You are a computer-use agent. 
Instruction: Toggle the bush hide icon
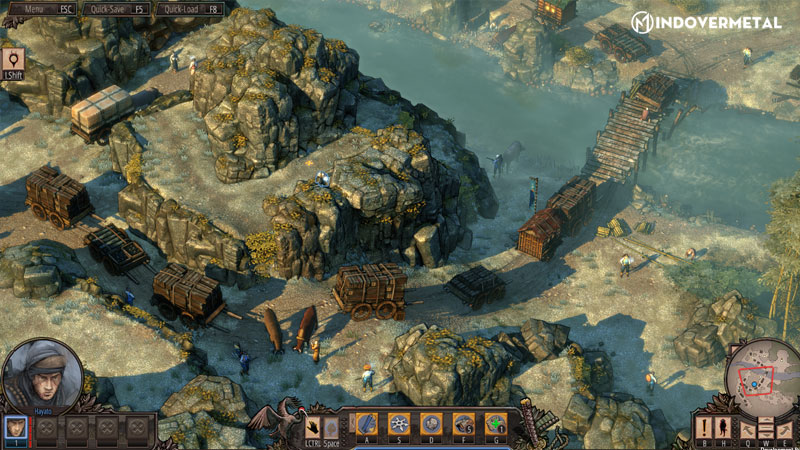331,424
